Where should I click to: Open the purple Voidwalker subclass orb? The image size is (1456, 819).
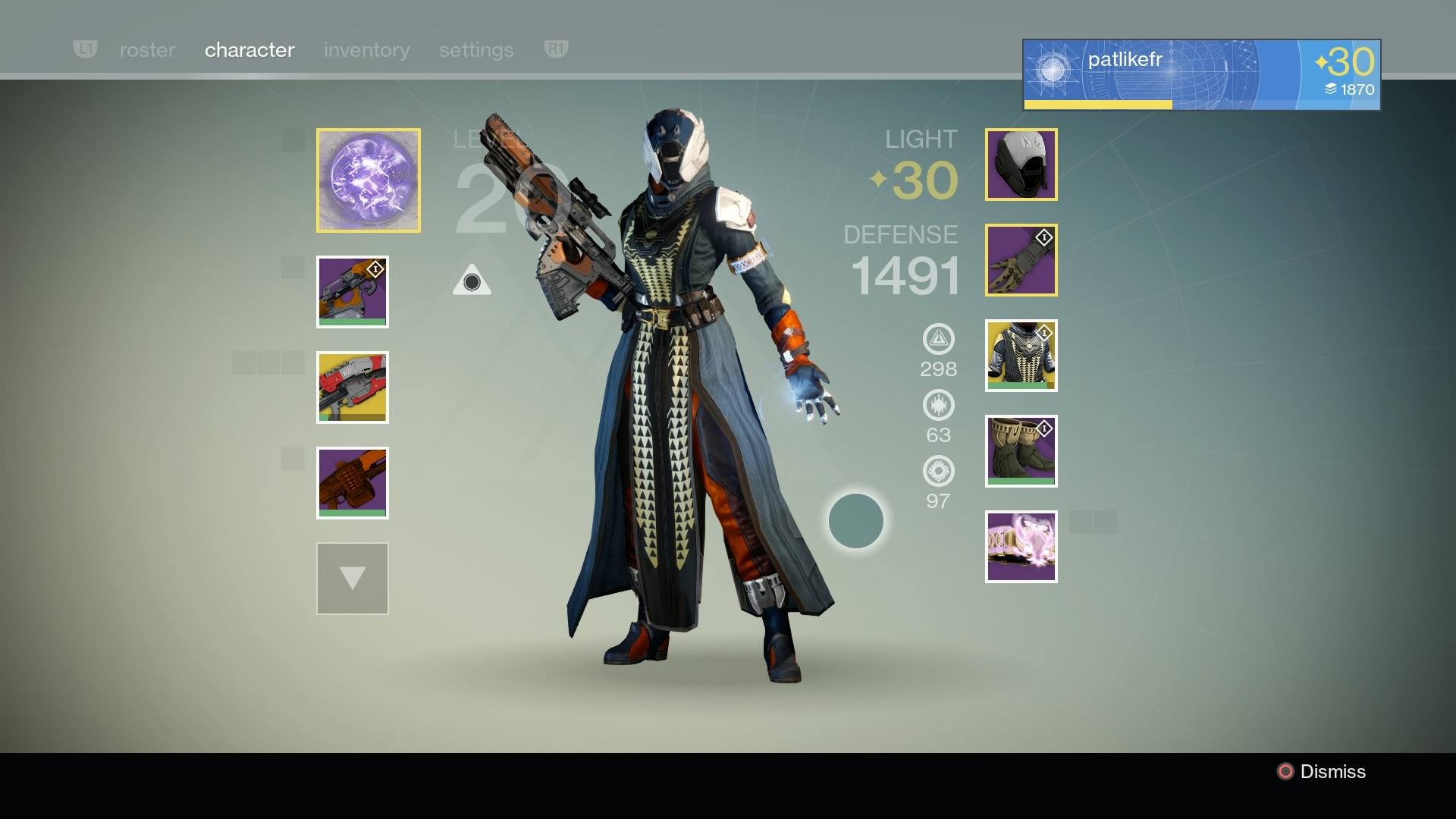pos(369,180)
